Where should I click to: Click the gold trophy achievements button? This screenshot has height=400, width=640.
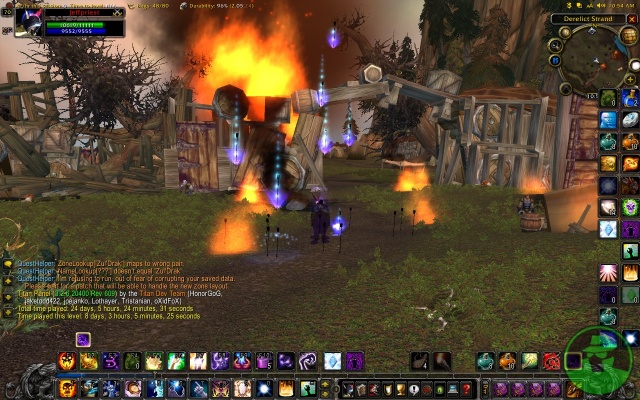pos(399,388)
